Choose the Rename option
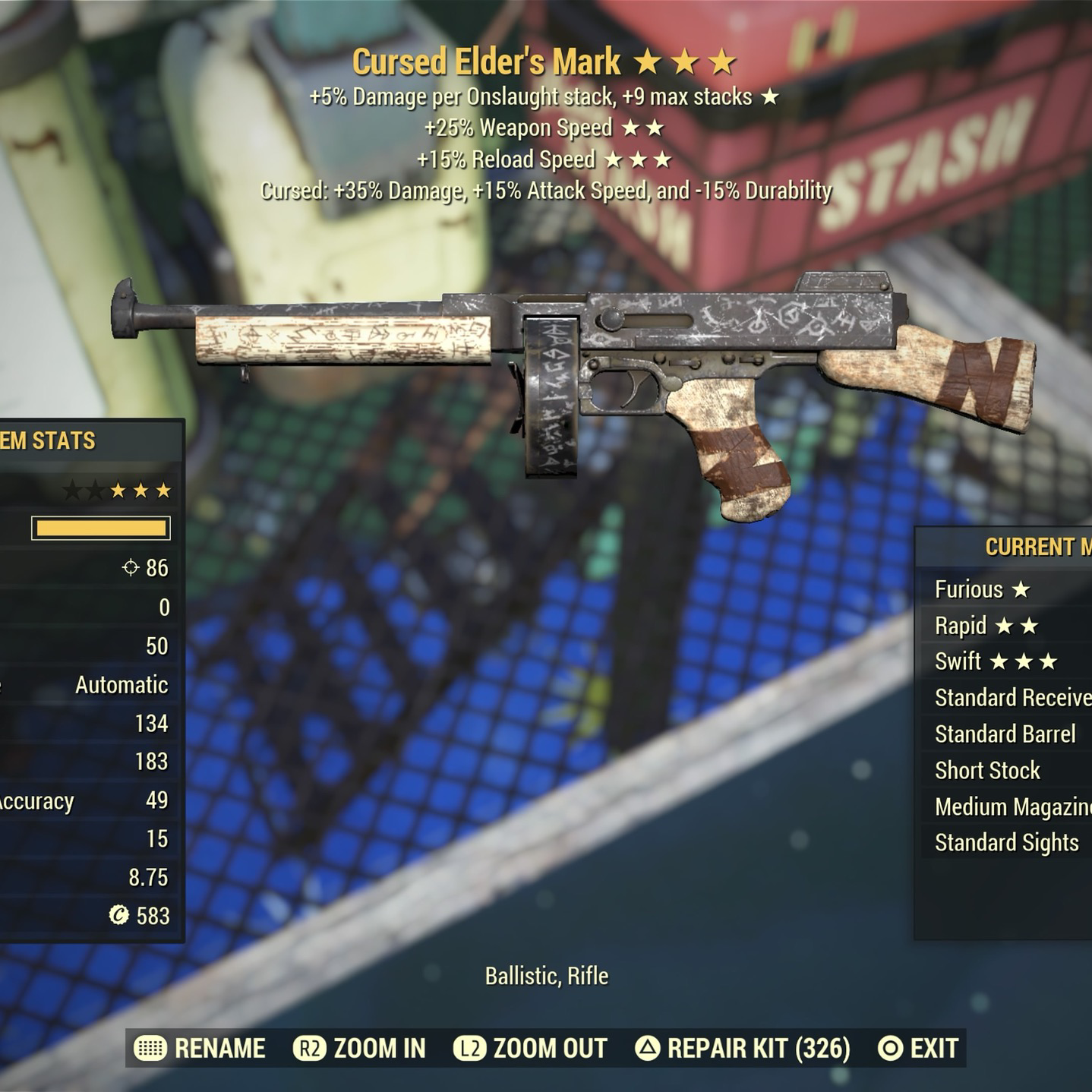This screenshot has height=1092, width=1092. pos(200,1049)
